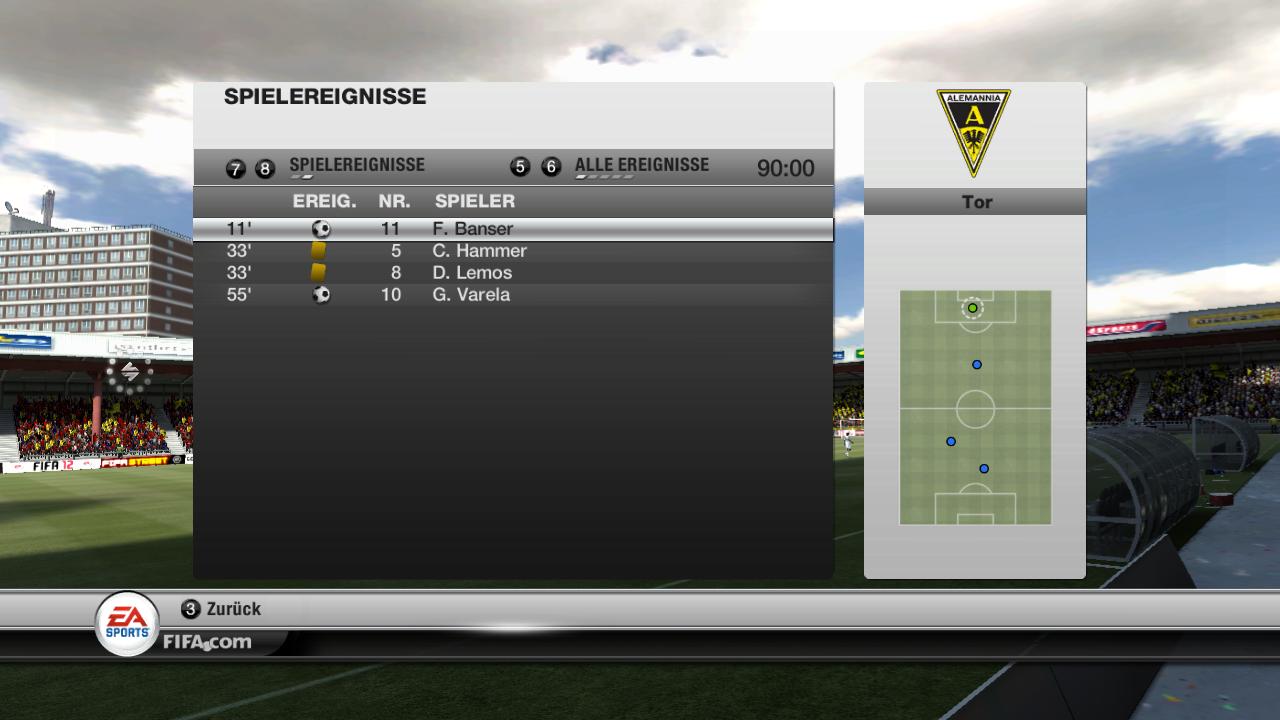Select C. Hammer yellow card row
The image size is (1280, 720).
coord(512,251)
